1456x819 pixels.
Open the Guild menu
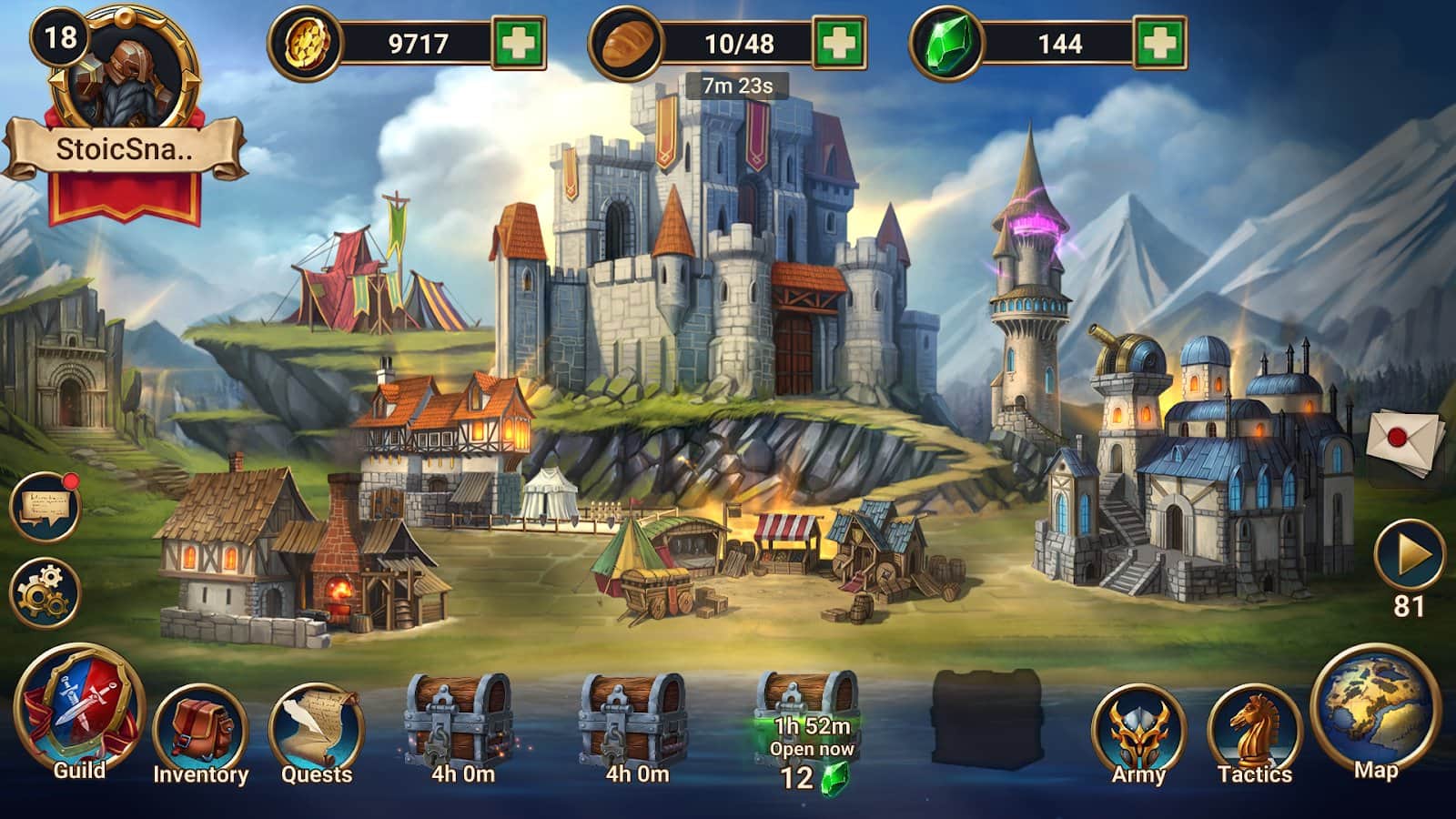[x=80, y=713]
